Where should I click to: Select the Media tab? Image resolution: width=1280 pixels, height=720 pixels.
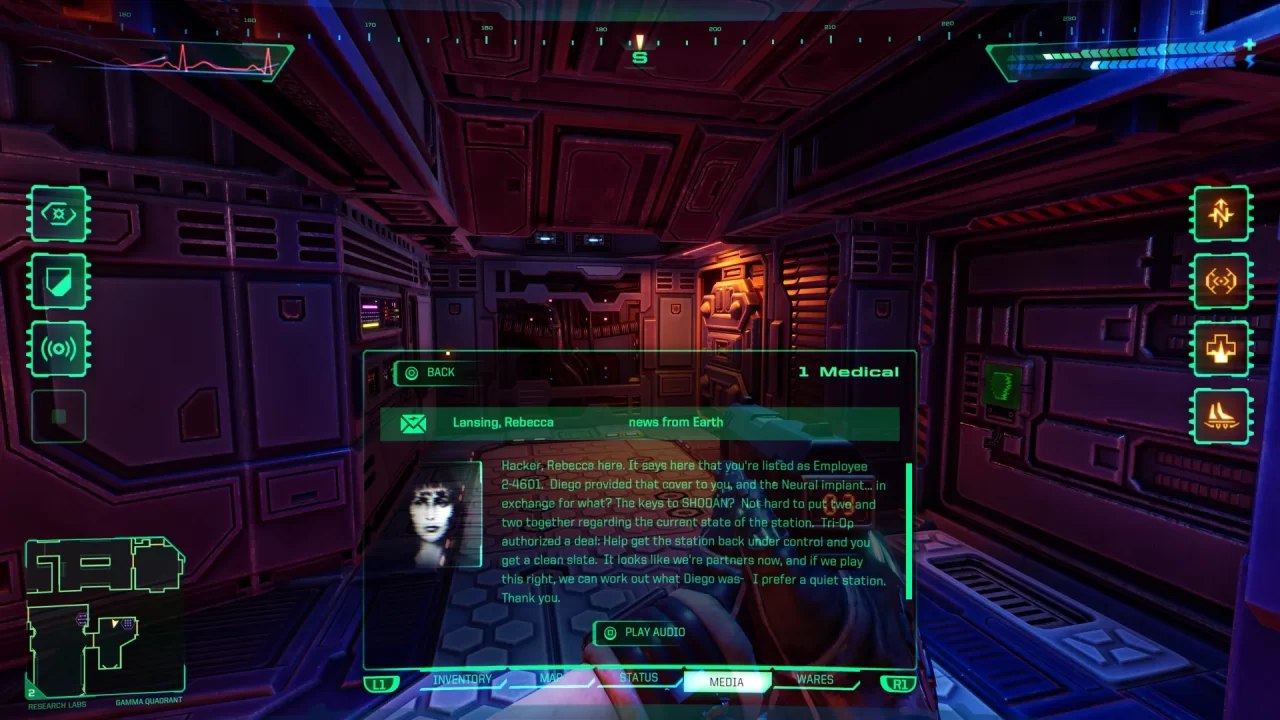click(x=727, y=682)
